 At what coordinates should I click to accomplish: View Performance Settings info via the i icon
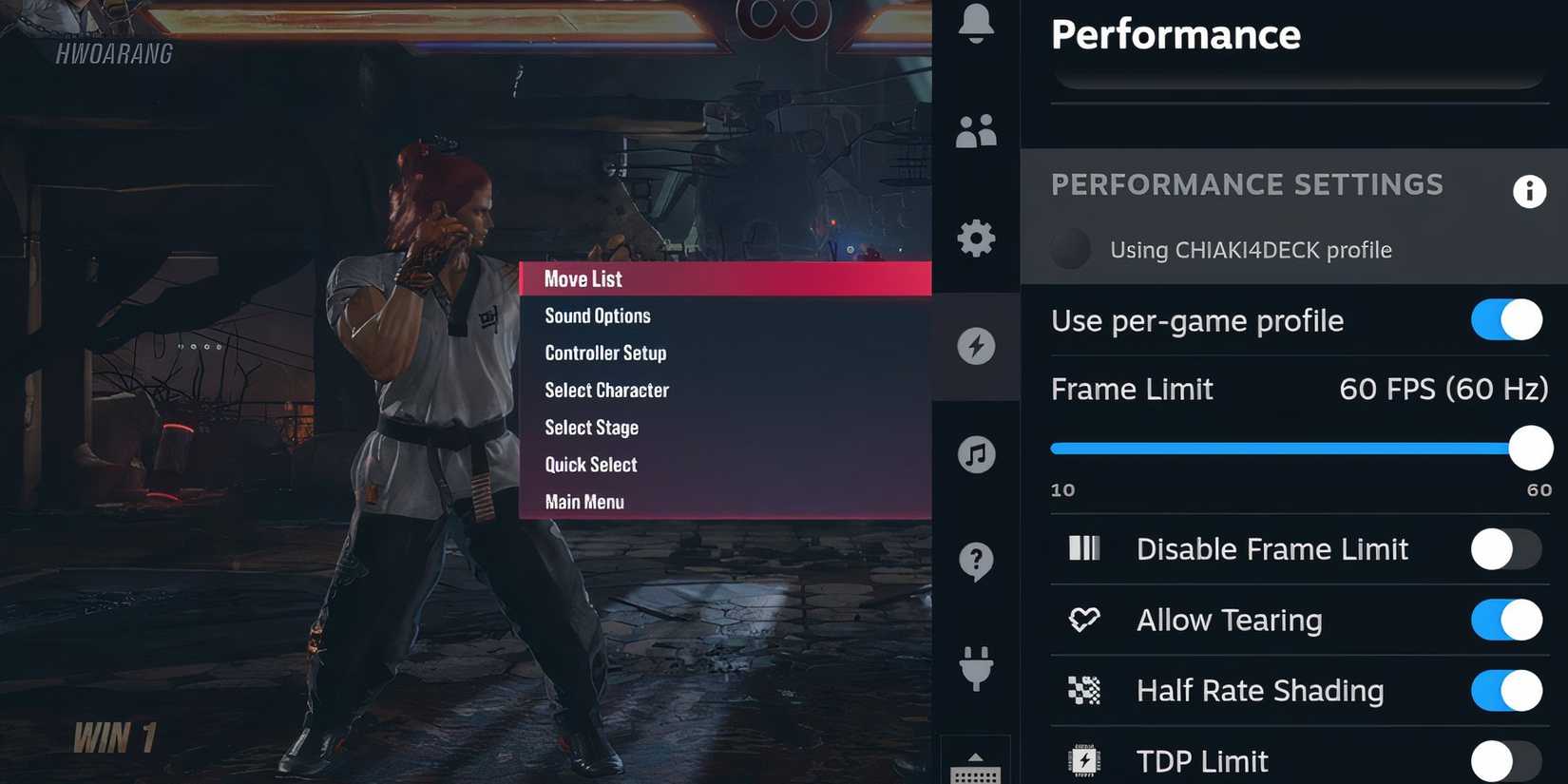point(1529,191)
